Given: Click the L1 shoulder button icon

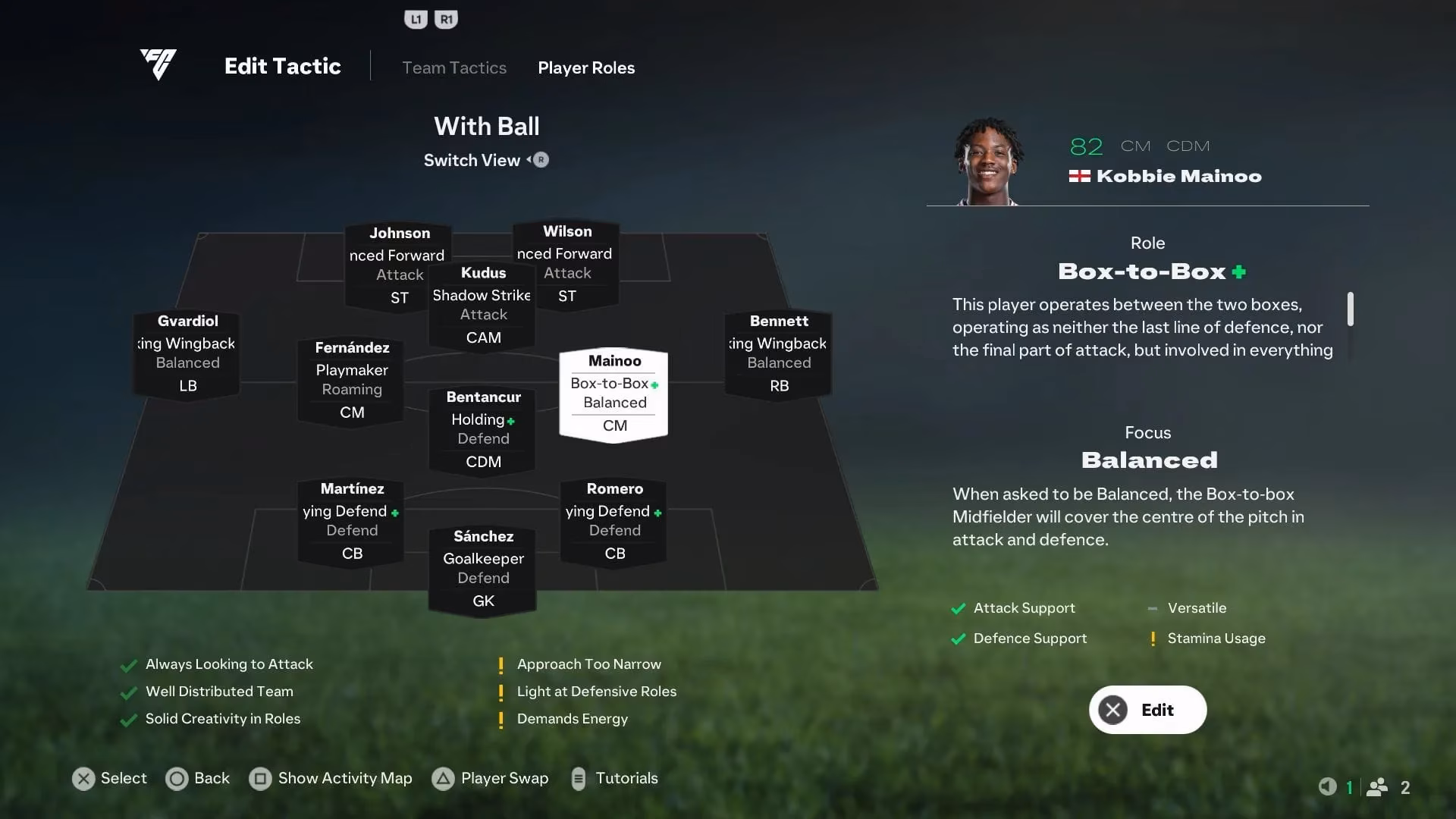Looking at the screenshot, I should pos(416,18).
